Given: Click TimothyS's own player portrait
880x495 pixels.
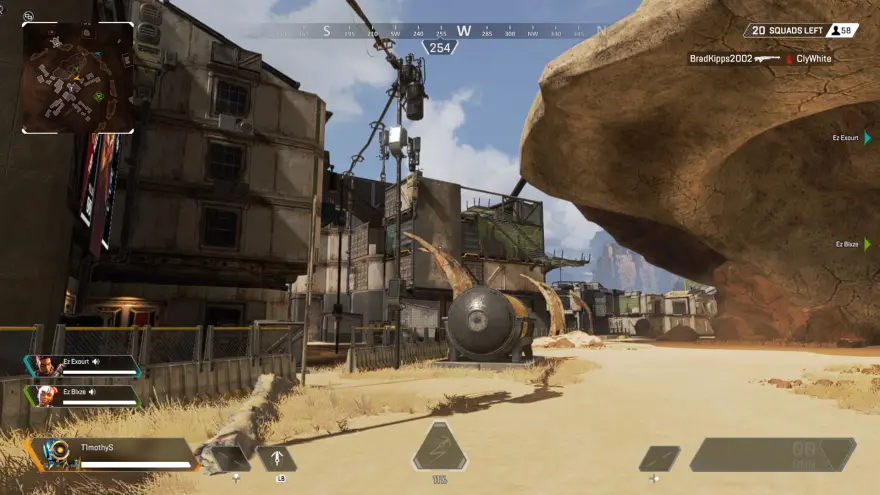Looking at the screenshot, I should (56, 454).
